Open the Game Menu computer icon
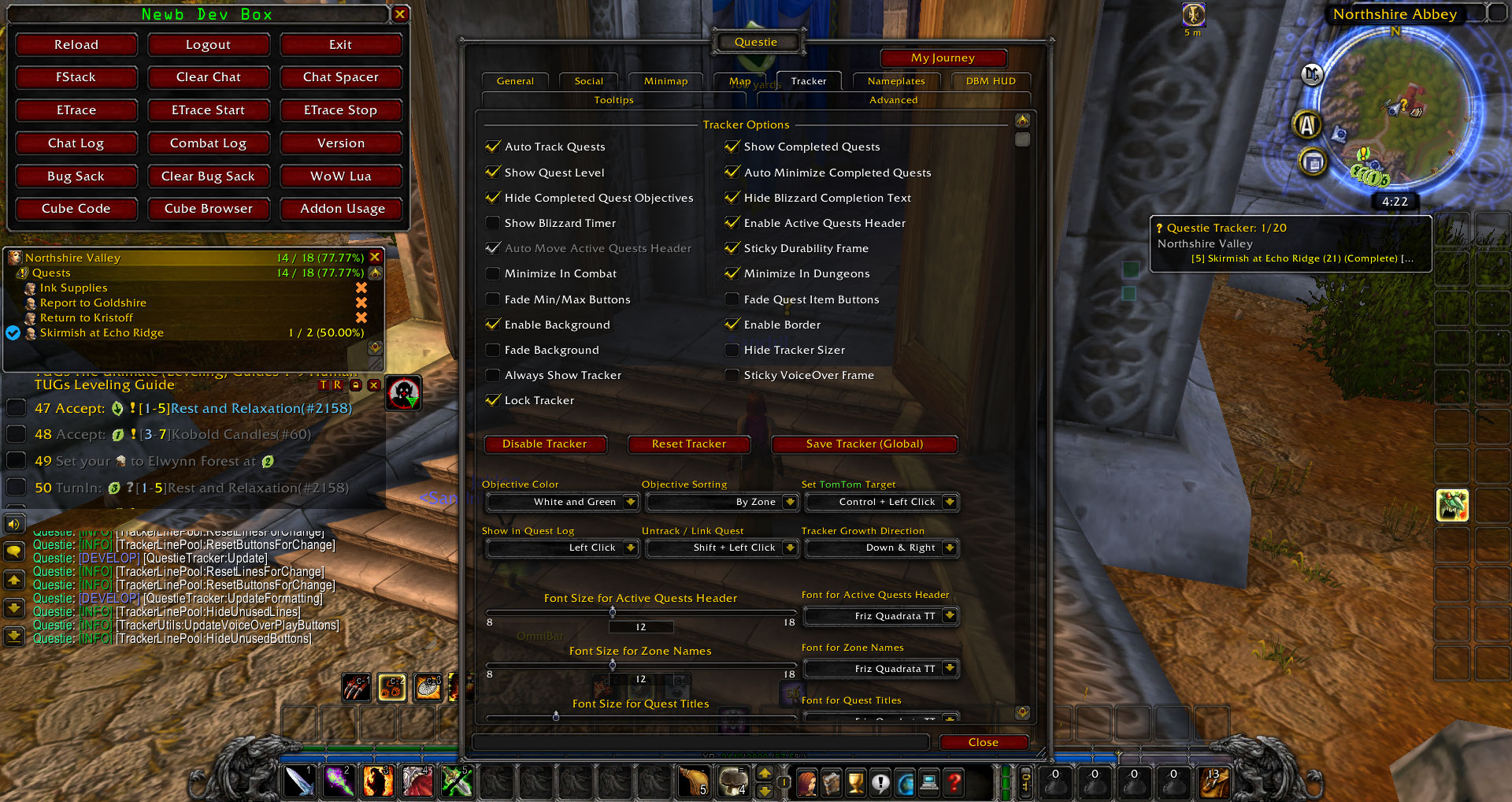This screenshot has width=1512, height=802. click(929, 782)
